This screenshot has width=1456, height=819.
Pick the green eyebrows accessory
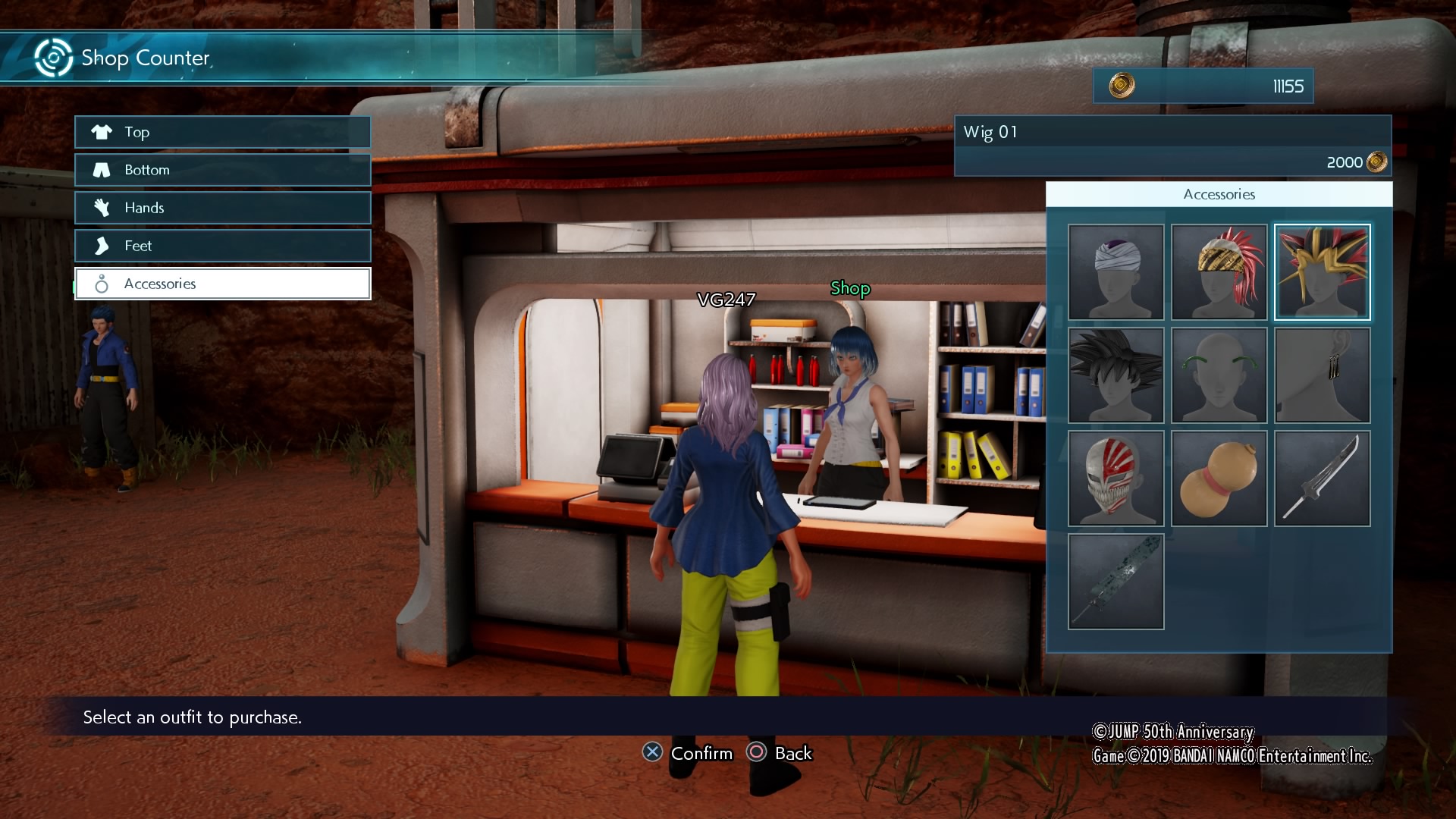(1219, 375)
